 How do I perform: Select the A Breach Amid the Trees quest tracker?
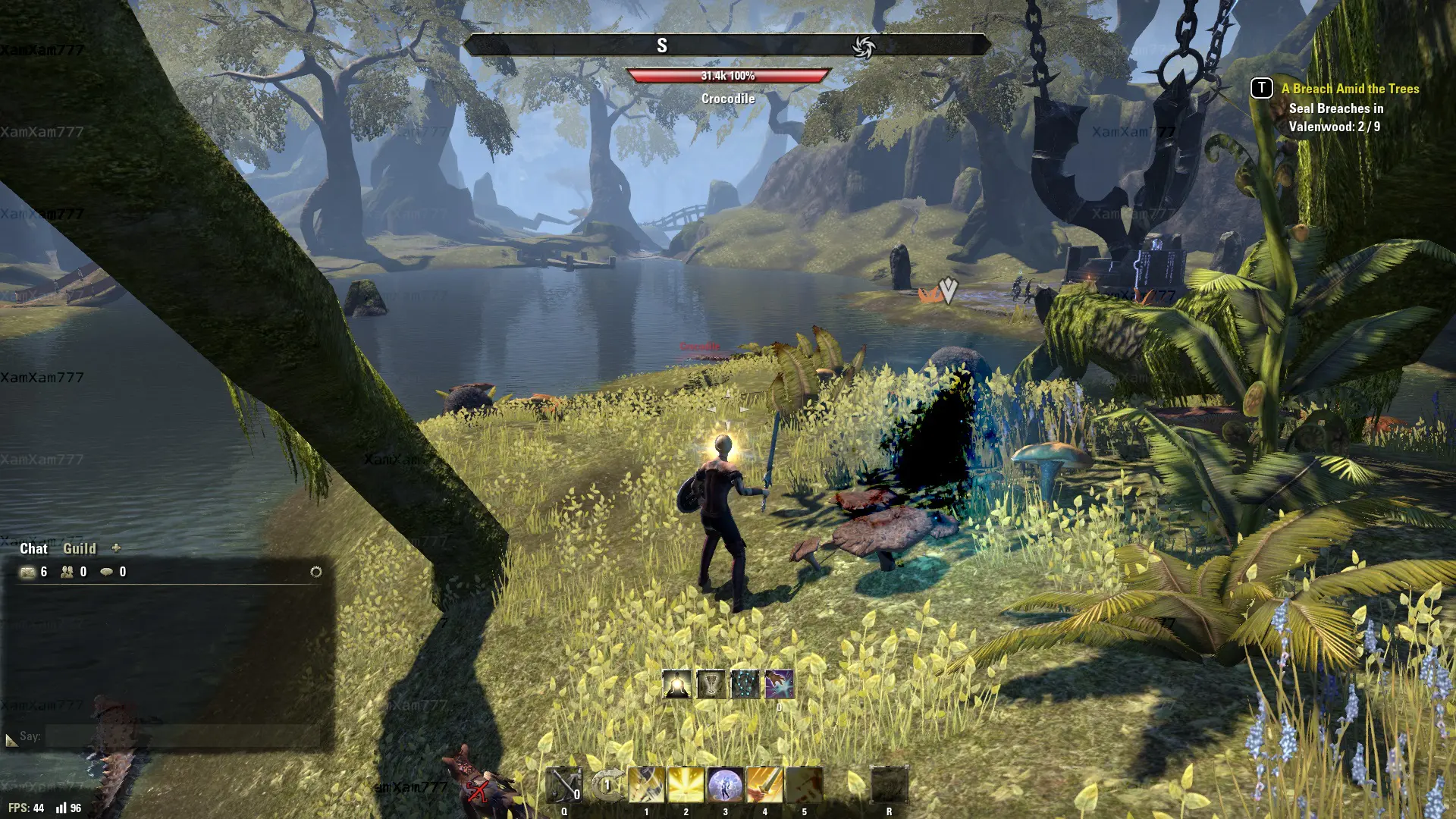1350,89
